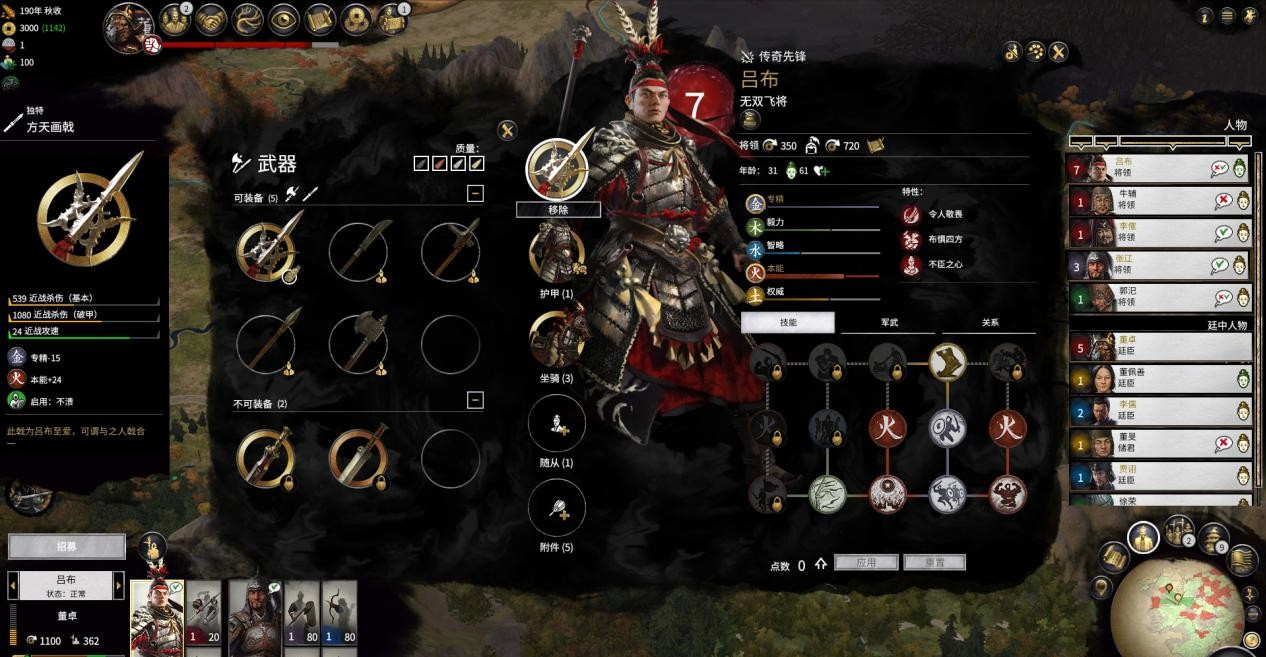Click the 重置 reset button

tap(934, 563)
